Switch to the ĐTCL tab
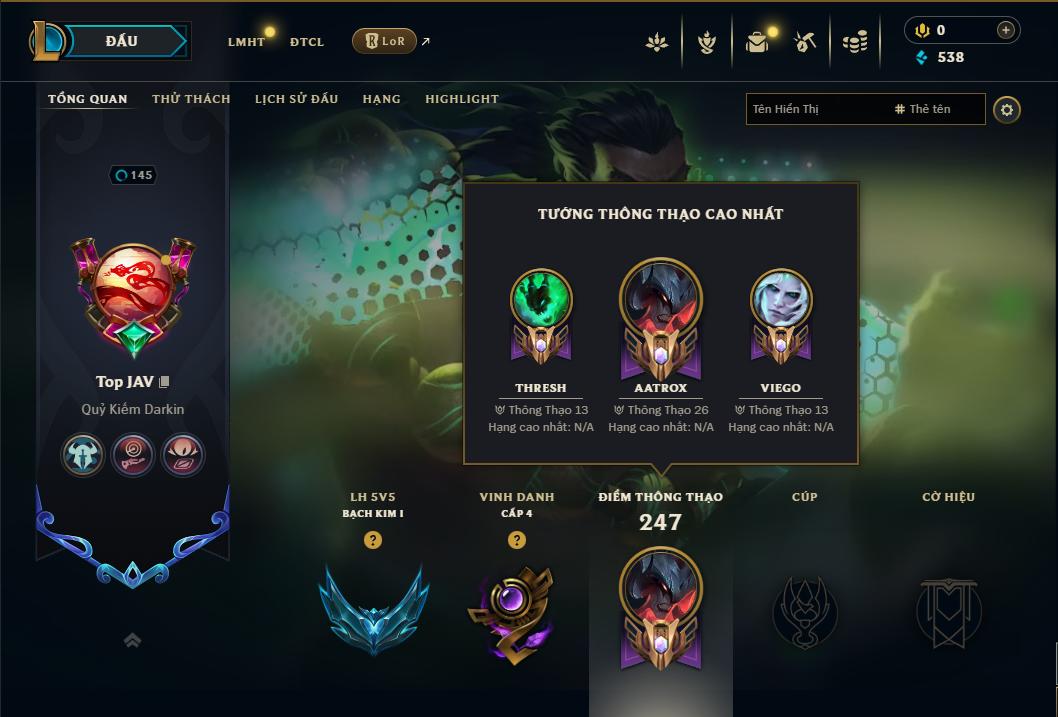Viewport: 1058px width, 717px height. tap(307, 42)
